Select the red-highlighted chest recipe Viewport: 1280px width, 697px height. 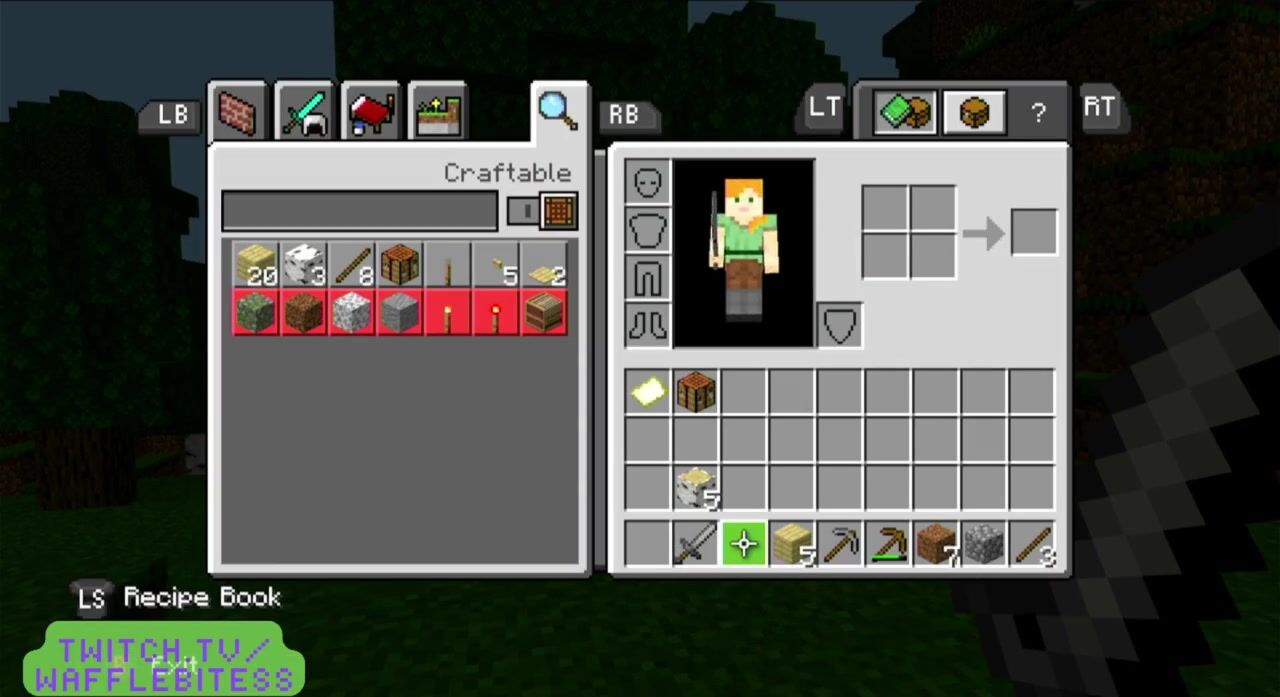pyautogui.click(x=545, y=313)
